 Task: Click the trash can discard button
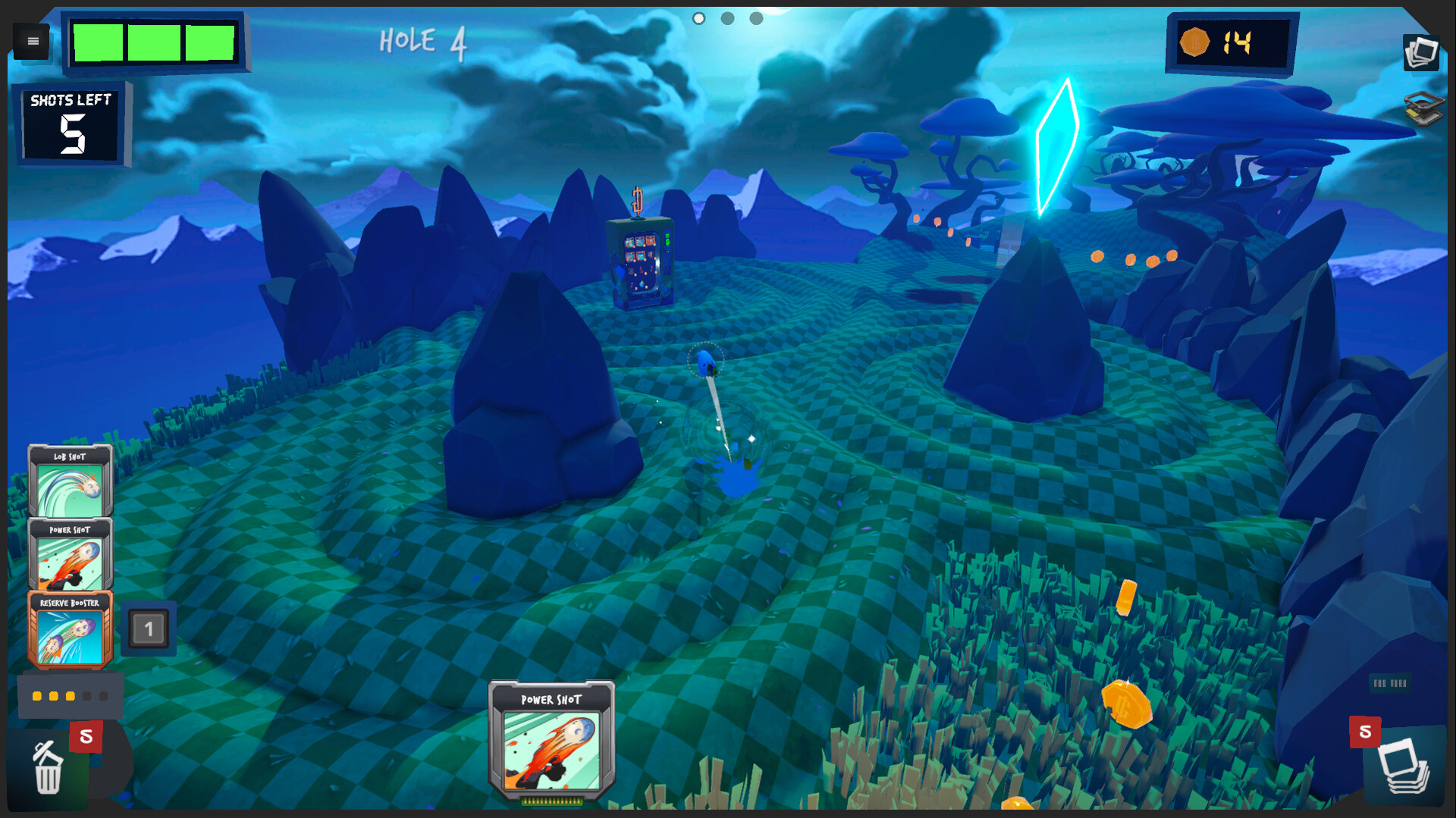point(47,769)
